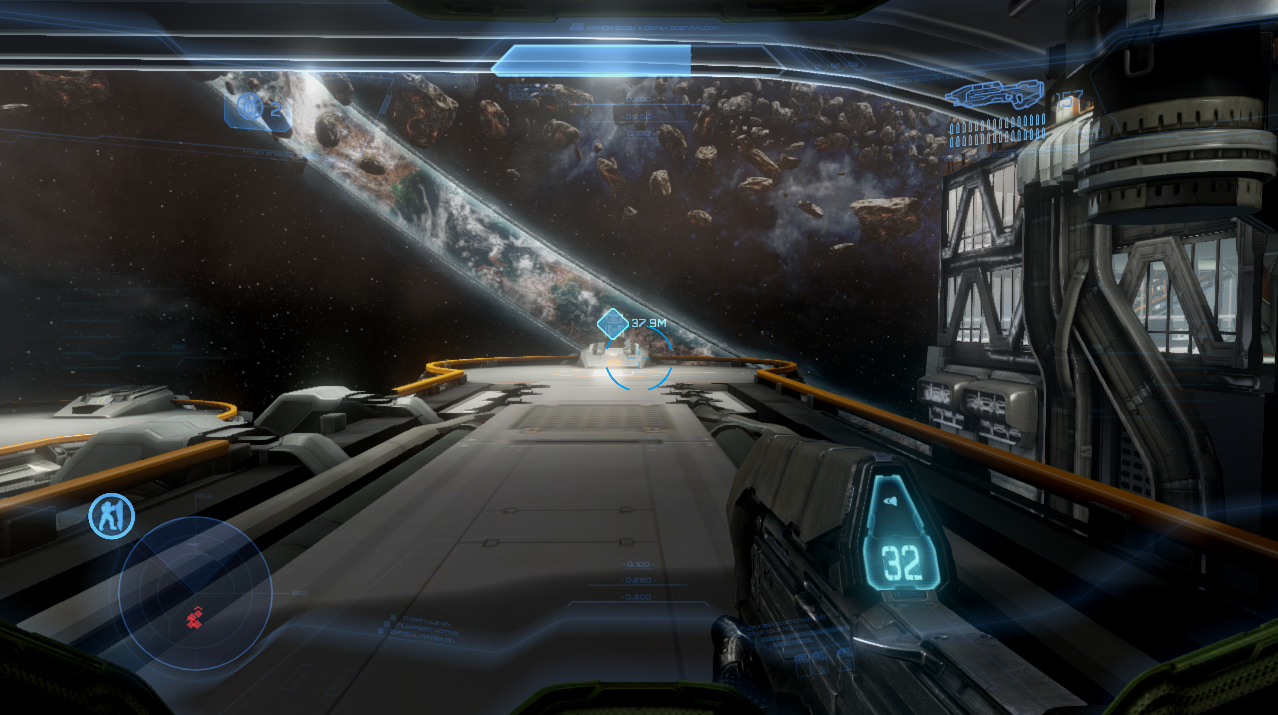The width and height of the screenshot is (1278, 715).
Task: Click the grenade icon in the HUD
Action: pos(252,107)
